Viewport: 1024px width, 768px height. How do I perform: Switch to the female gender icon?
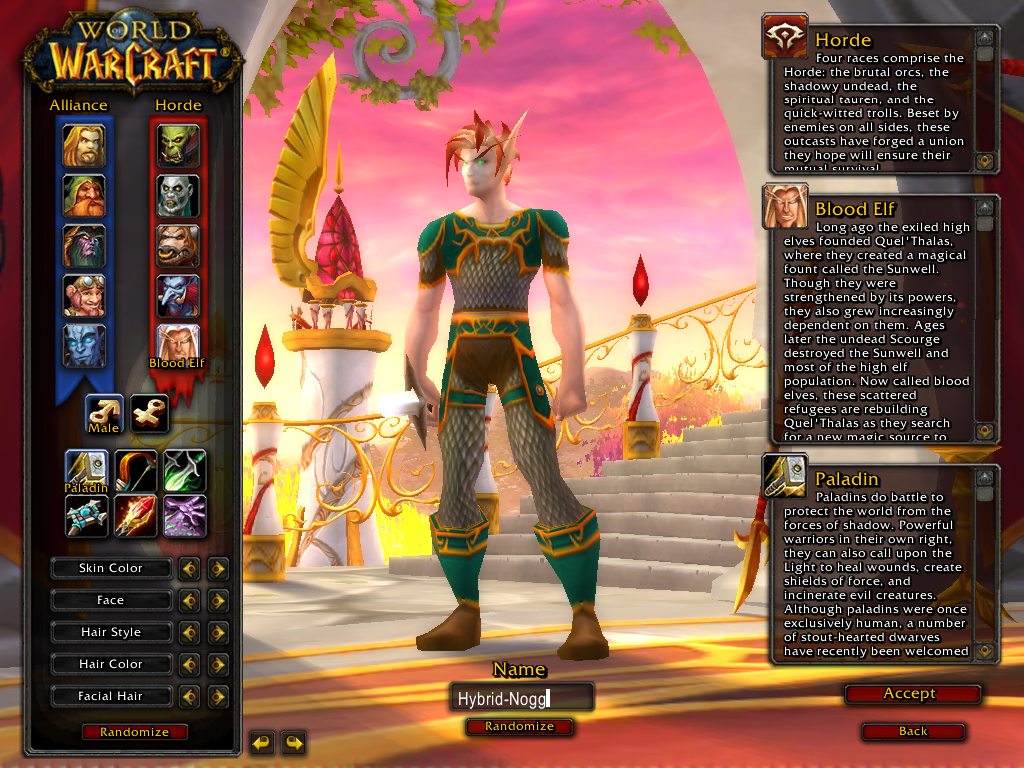pyautogui.click(x=149, y=413)
